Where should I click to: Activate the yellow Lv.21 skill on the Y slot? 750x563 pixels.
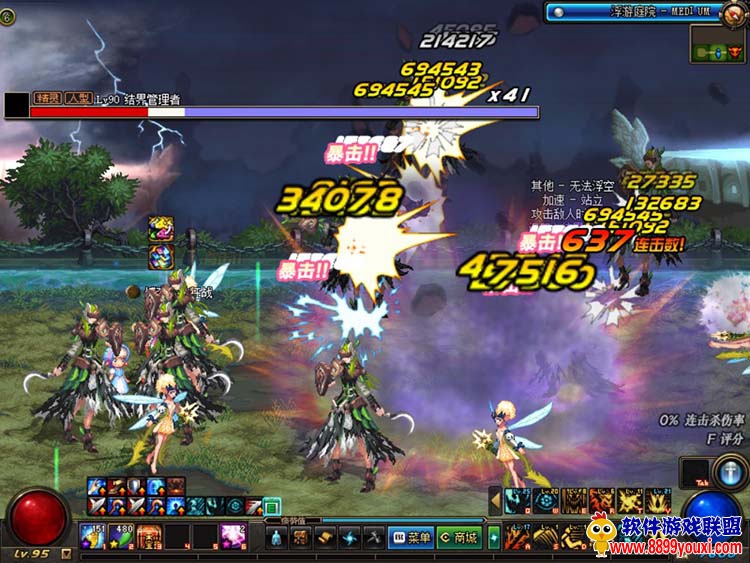657,500
